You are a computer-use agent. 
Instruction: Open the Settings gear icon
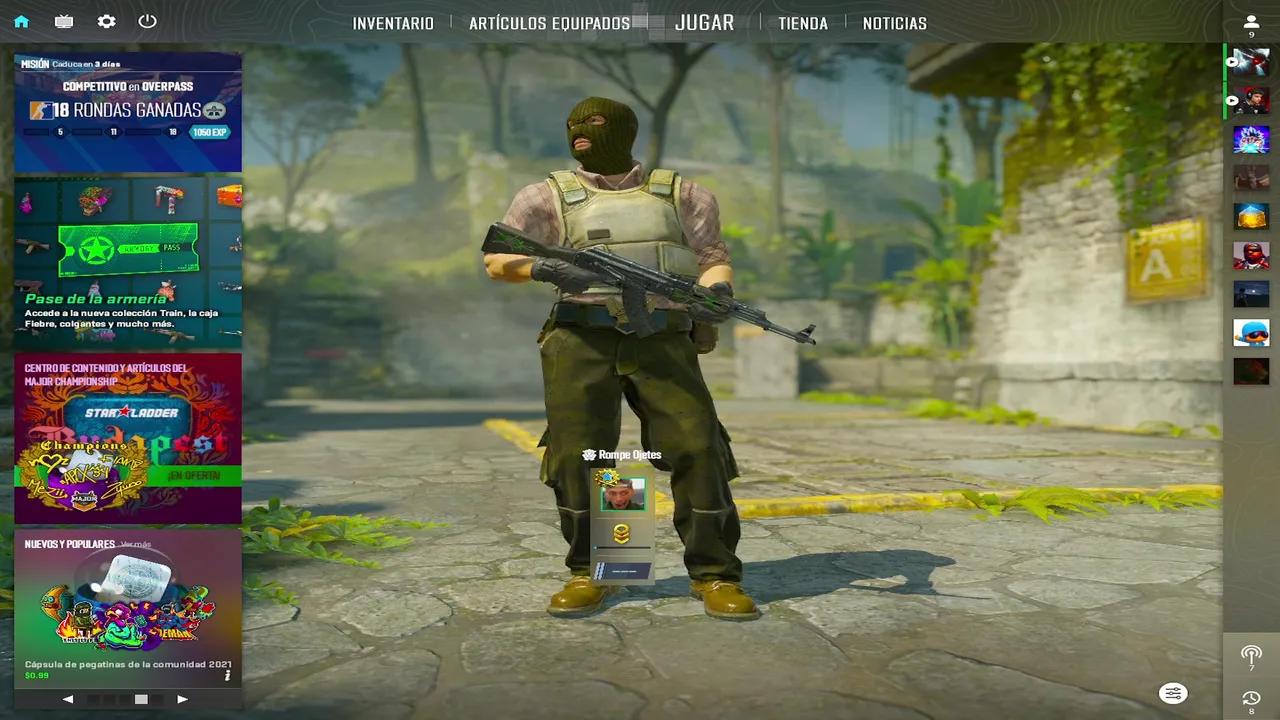[106, 21]
